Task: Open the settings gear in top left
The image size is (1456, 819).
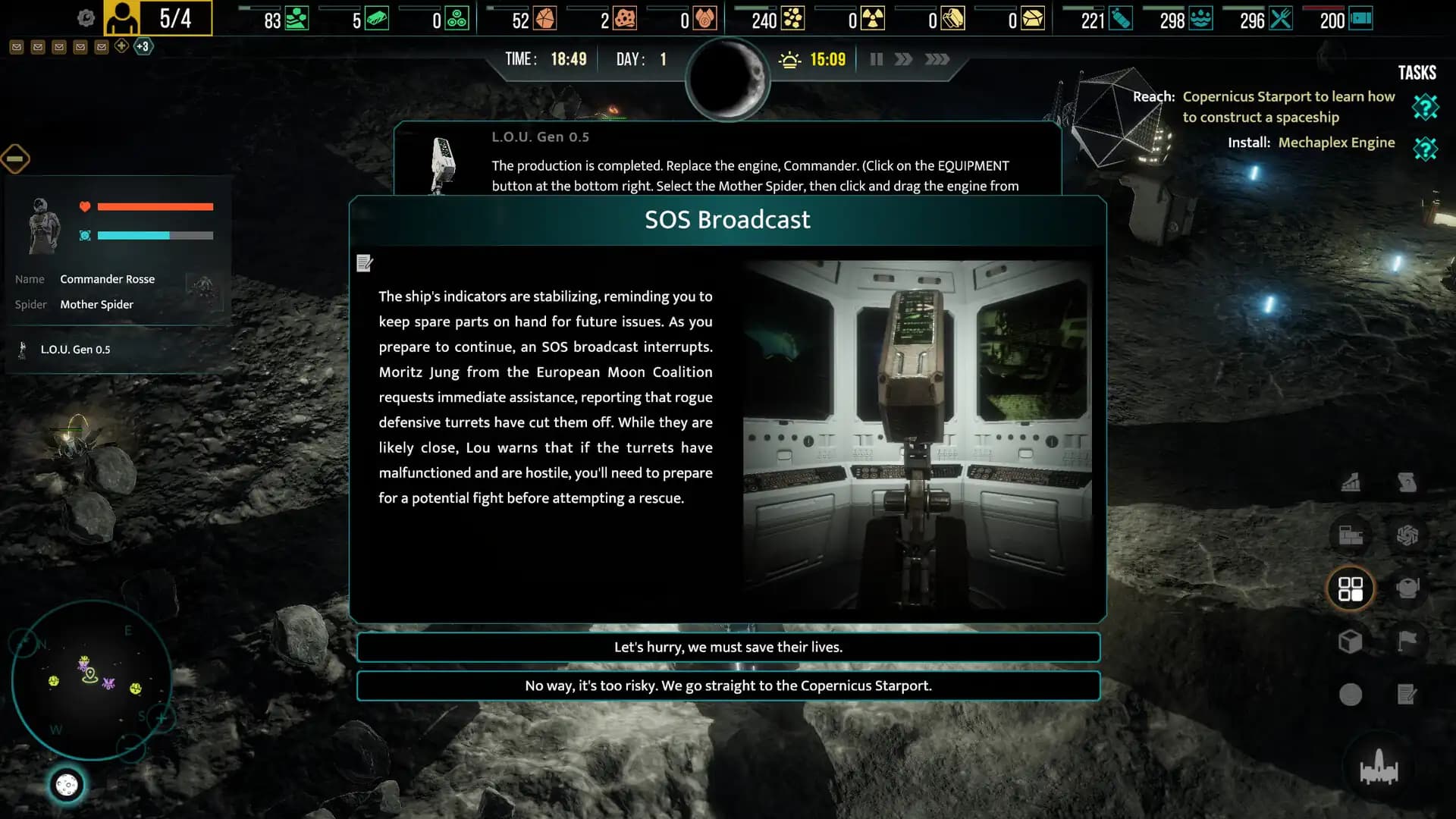Action: tap(86, 18)
